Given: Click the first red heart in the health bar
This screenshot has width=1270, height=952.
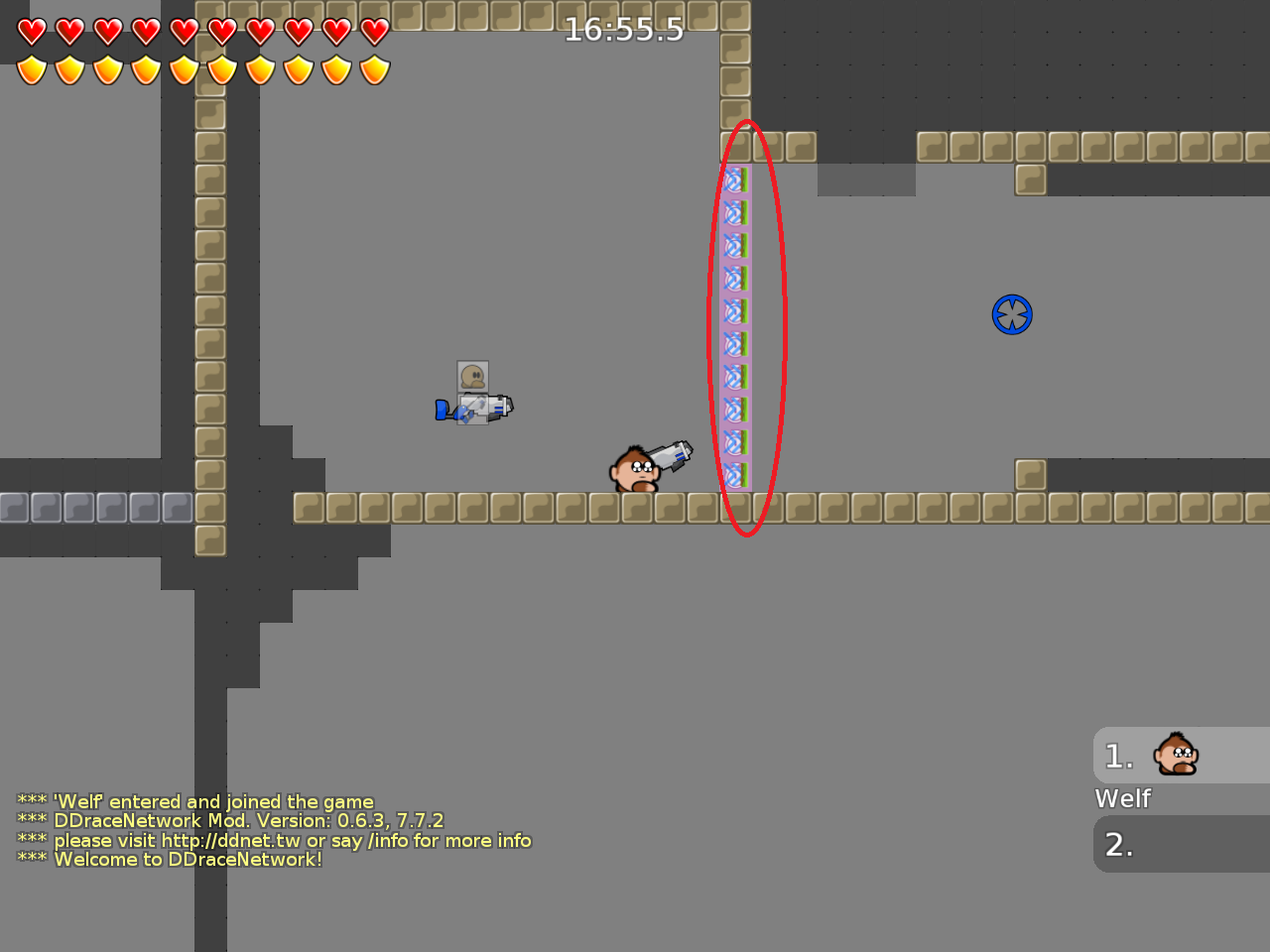Looking at the screenshot, I should pos(31,32).
